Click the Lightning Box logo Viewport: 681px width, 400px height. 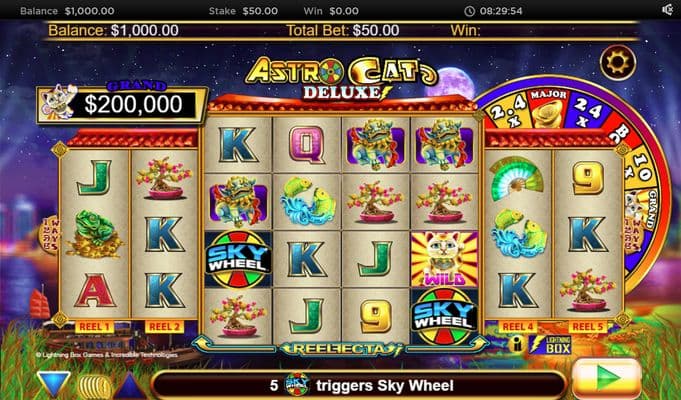[x=557, y=343]
